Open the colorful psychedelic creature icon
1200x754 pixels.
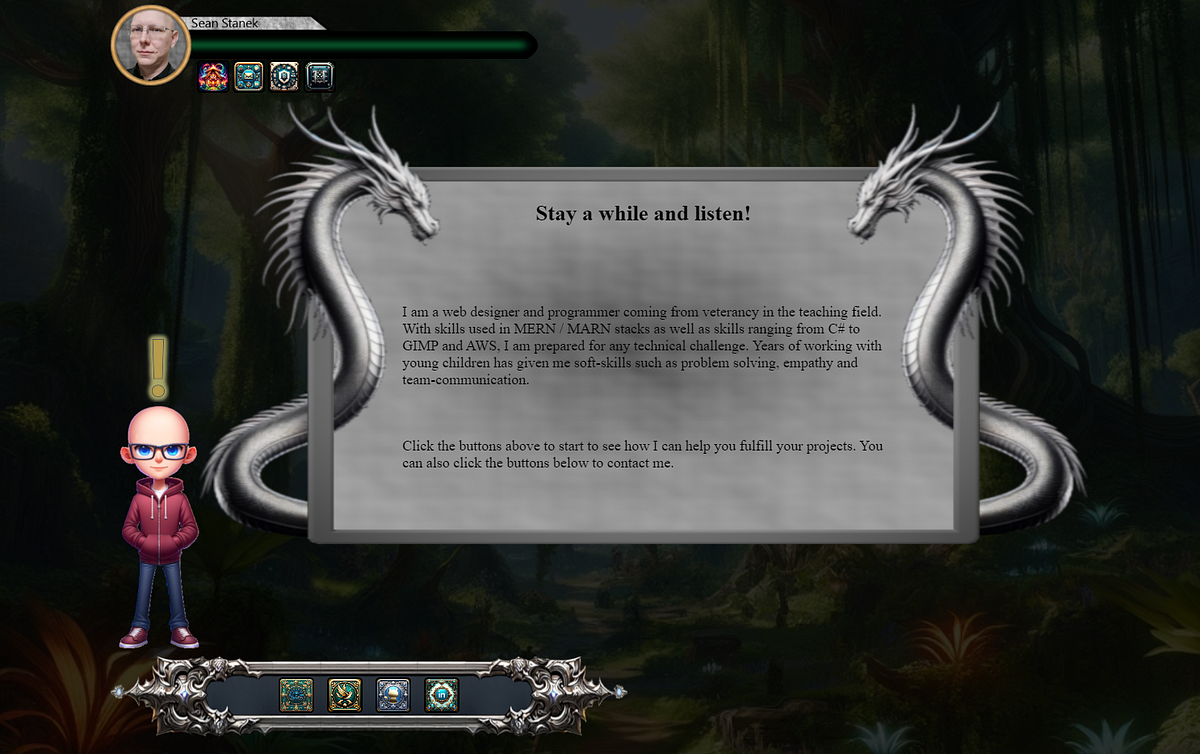click(x=213, y=77)
